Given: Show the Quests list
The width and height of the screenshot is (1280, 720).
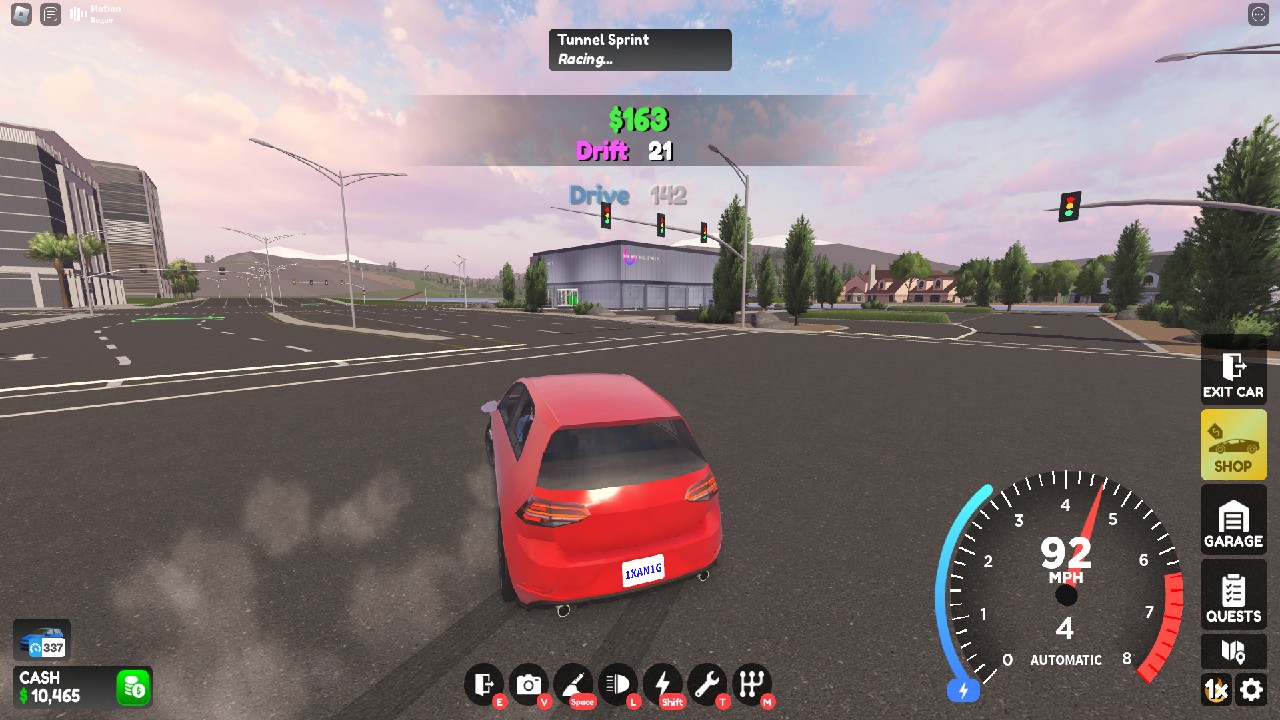Looking at the screenshot, I should [x=1233, y=596].
